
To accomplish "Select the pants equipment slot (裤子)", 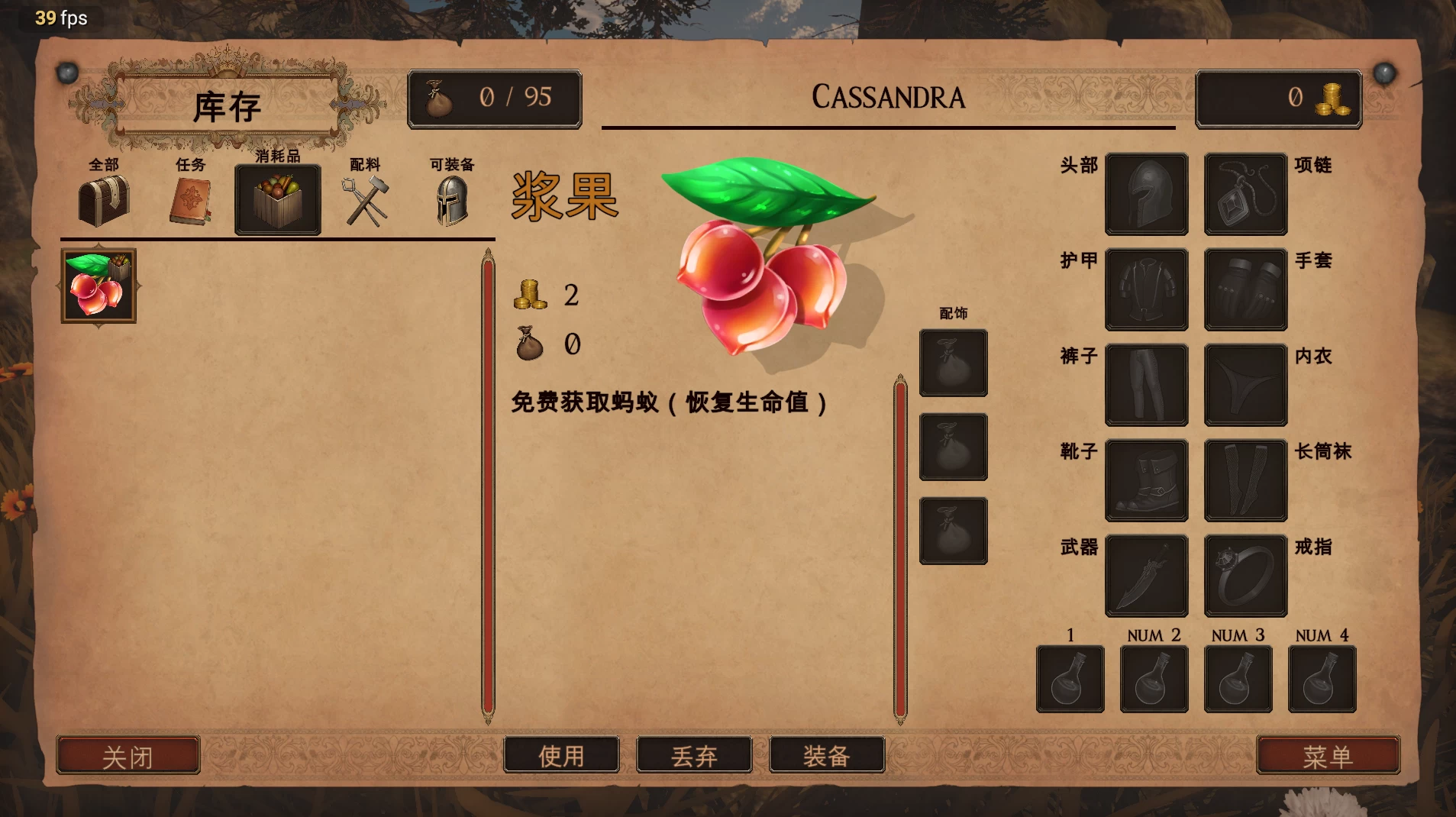I will coord(1146,385).
